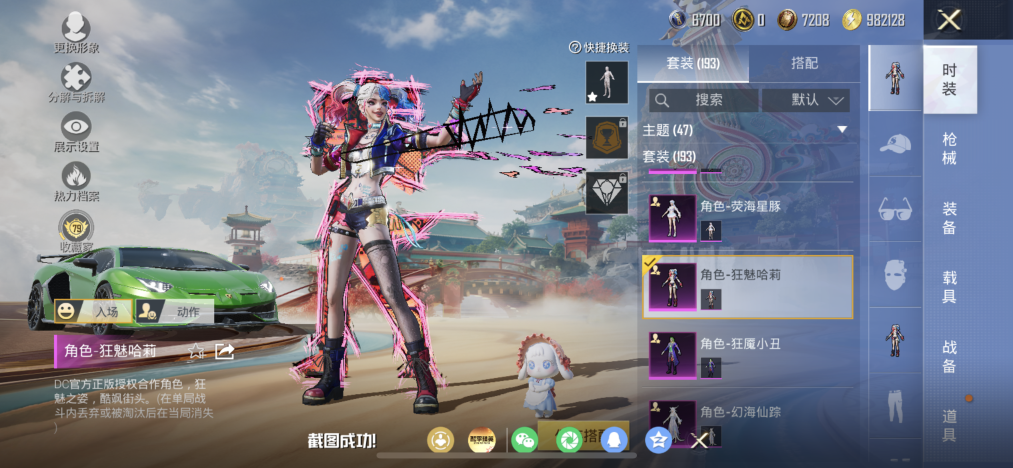Click the 搜索 search field
The height and width of the screenshot is (468, 1013).
point(703,100)
